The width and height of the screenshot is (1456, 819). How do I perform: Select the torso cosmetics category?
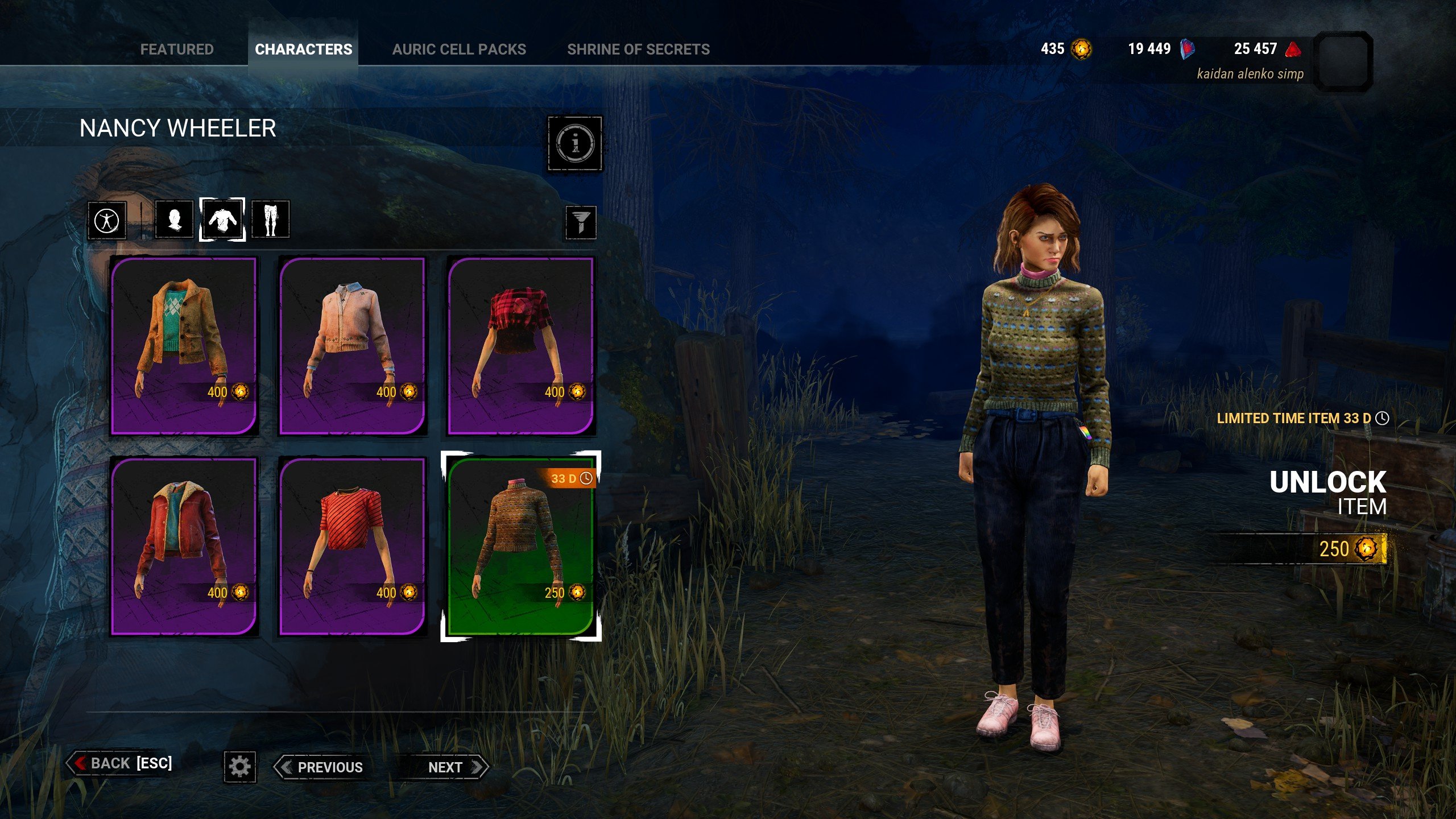point(222,220)
